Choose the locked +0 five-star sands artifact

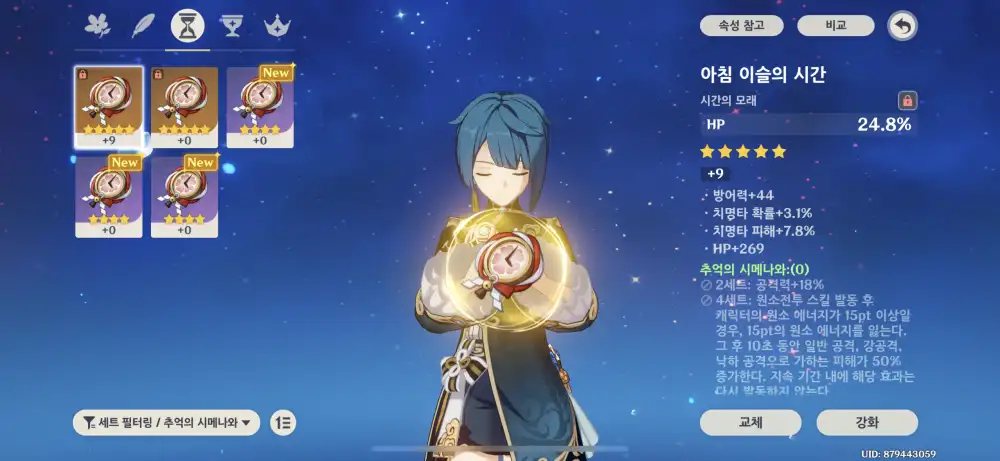[x=184, y=108]
